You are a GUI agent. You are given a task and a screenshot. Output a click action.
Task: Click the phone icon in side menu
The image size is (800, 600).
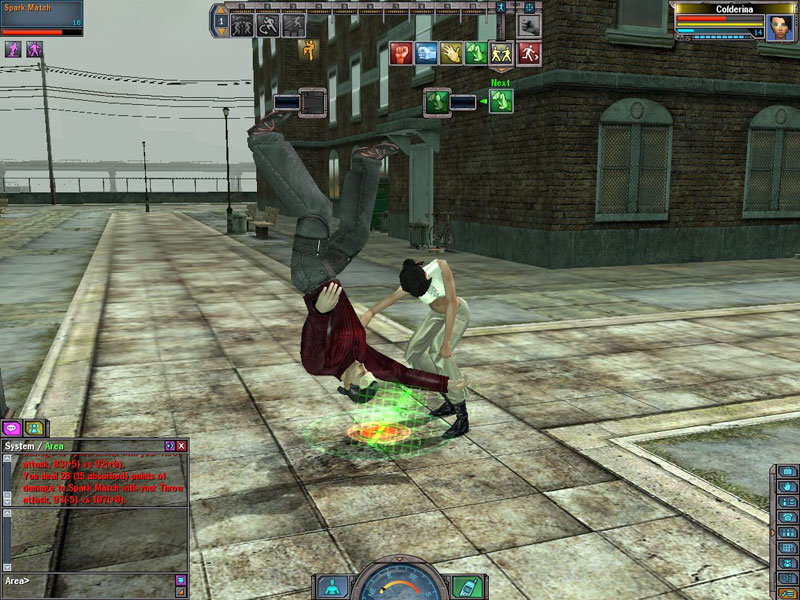pyautogui.click(x=787, y=518)
